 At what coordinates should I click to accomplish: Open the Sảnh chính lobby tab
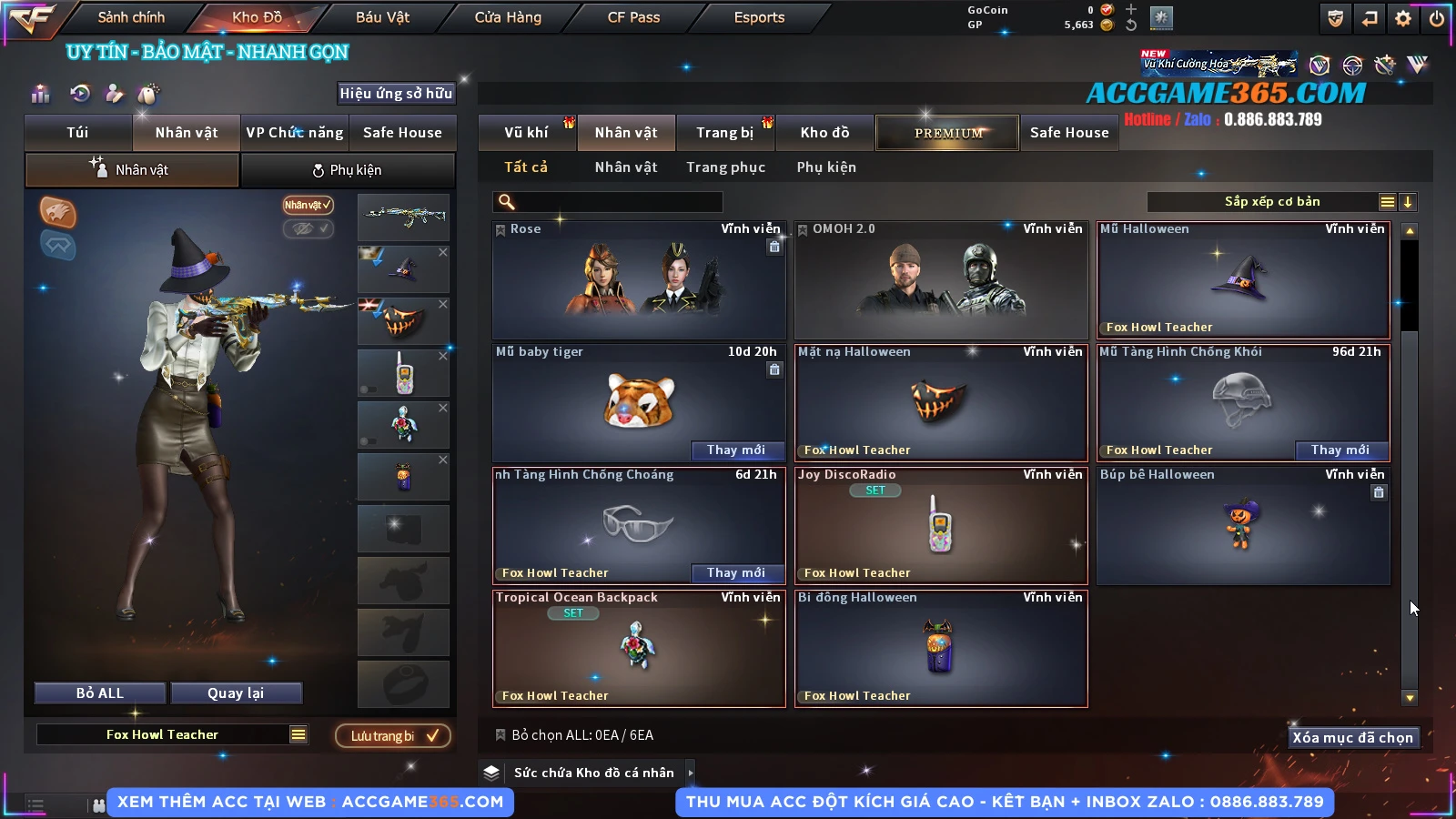point(131,17)
